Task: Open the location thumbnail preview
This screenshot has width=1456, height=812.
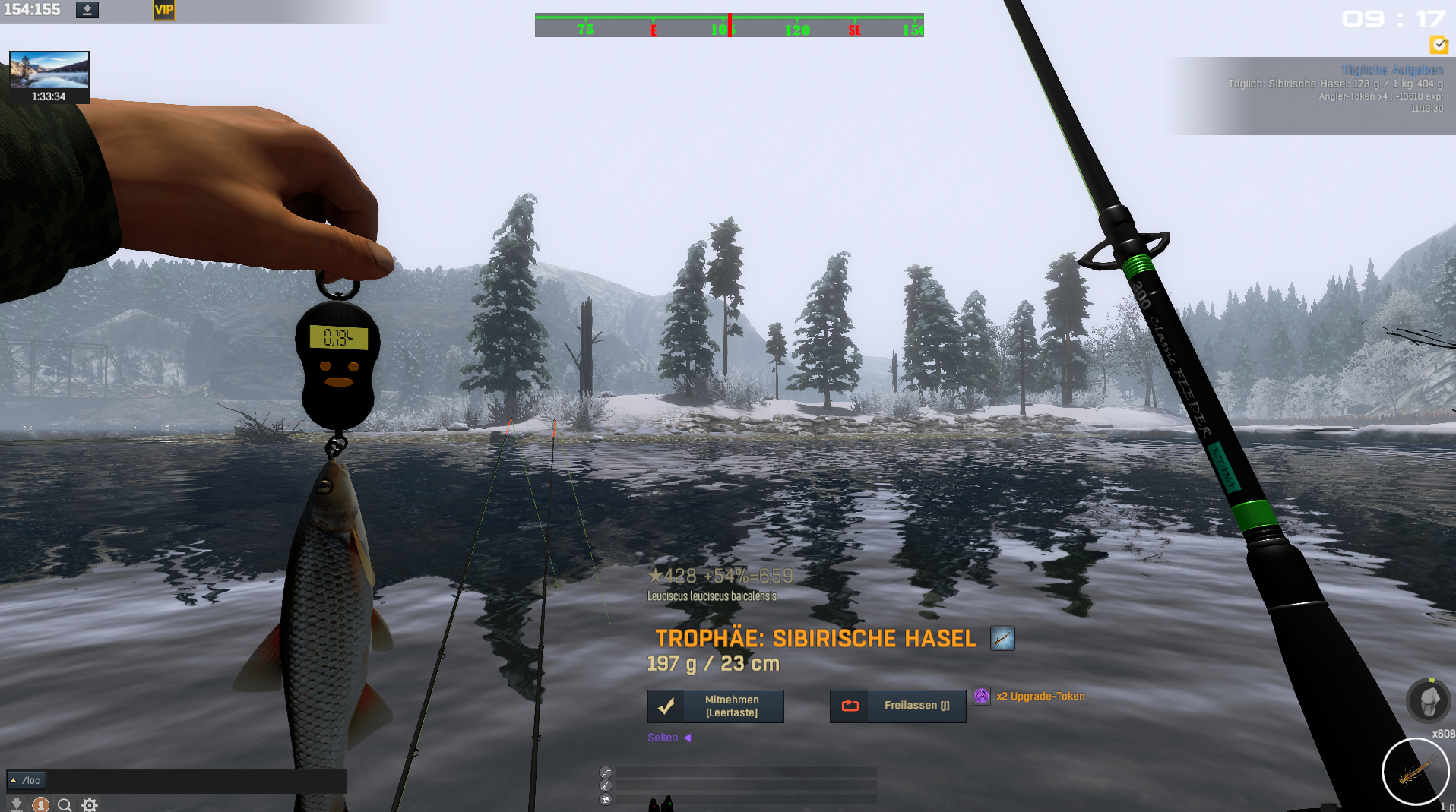Action: tap(49, 71)
